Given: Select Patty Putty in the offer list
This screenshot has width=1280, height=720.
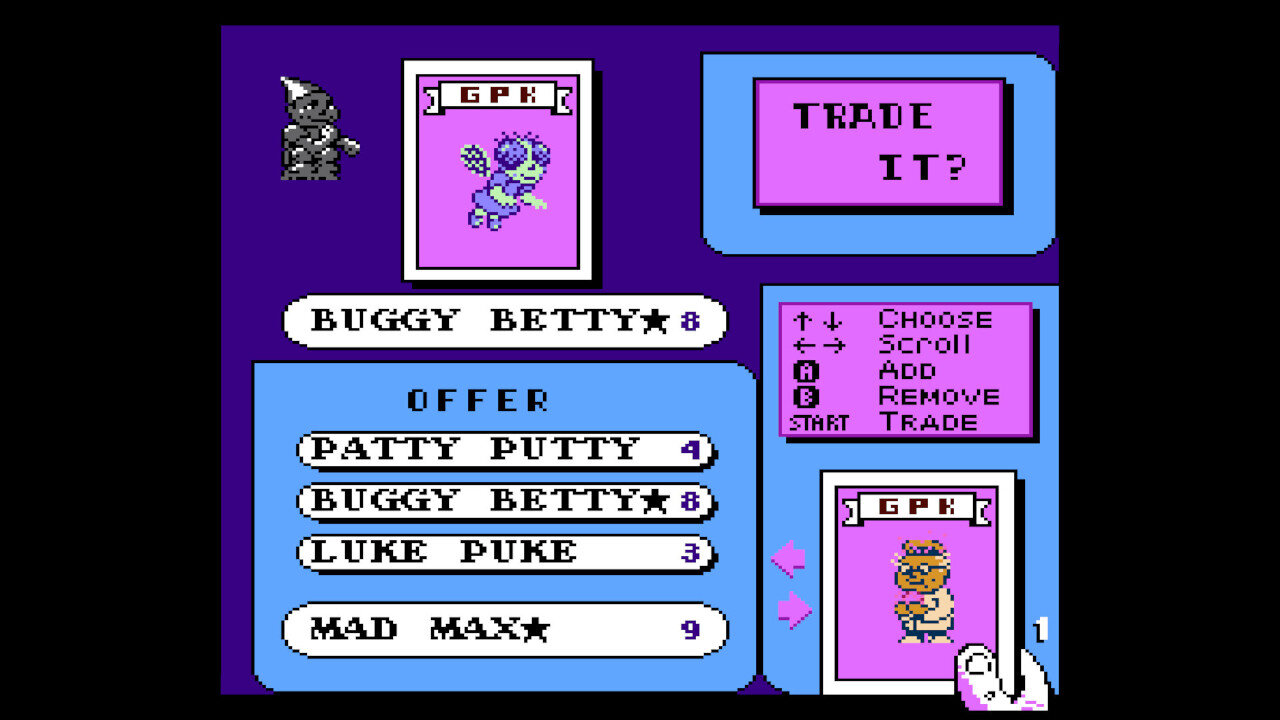Looking at the screenshot, I should pos(480,449).
